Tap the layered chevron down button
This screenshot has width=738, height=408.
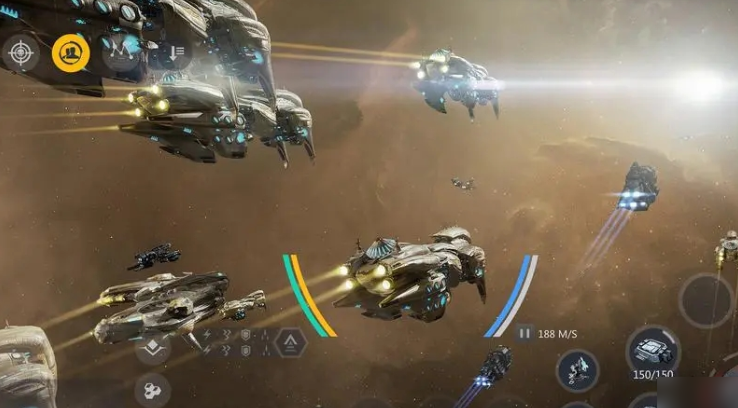pos(153,346)
